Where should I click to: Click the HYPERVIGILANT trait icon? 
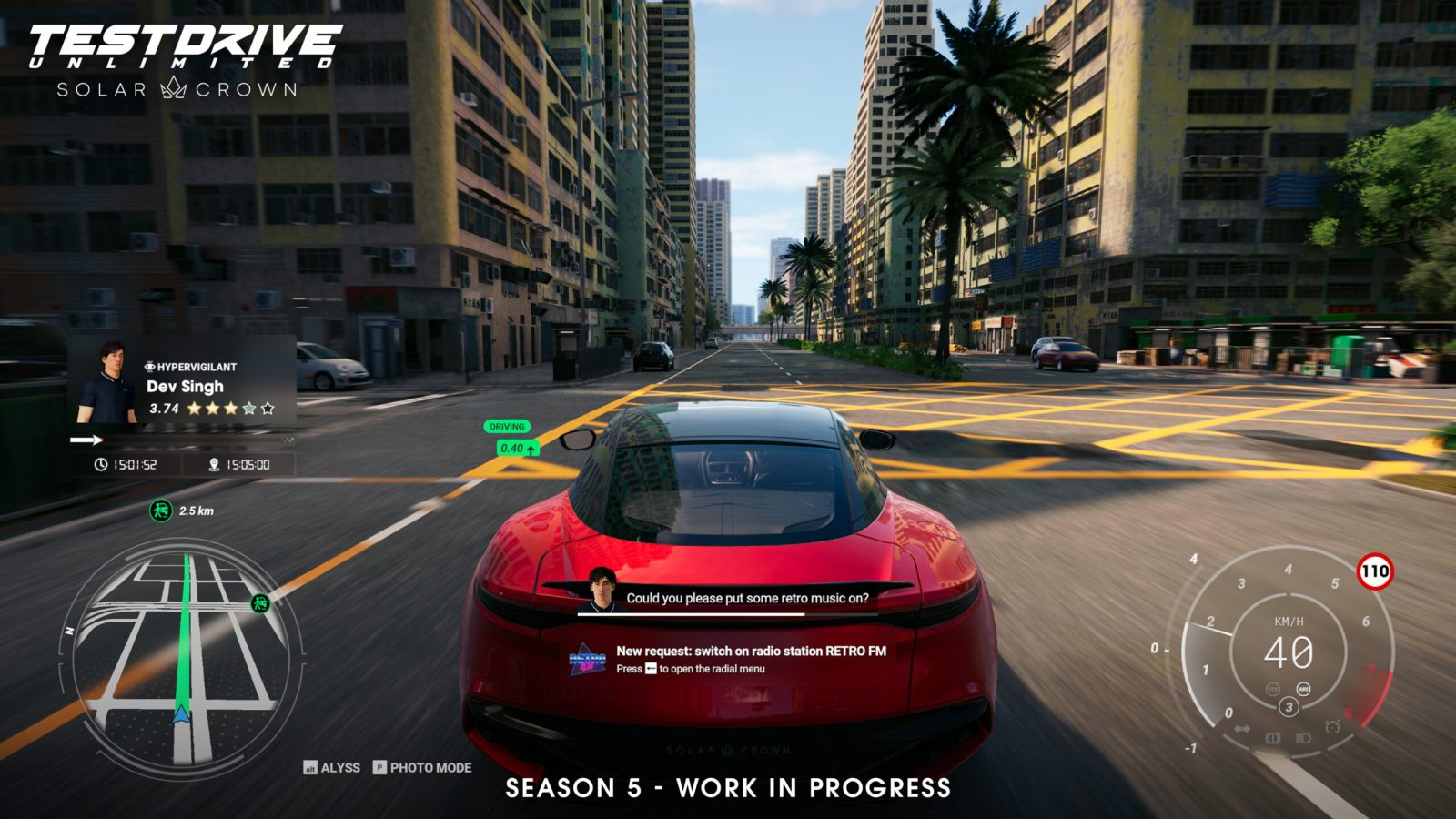tap(149, 367)
